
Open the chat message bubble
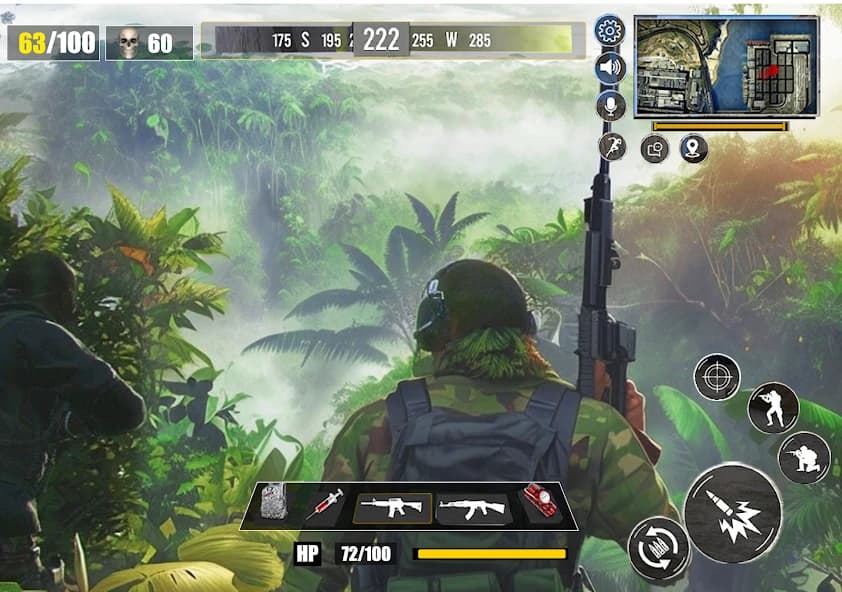point(654,150)
